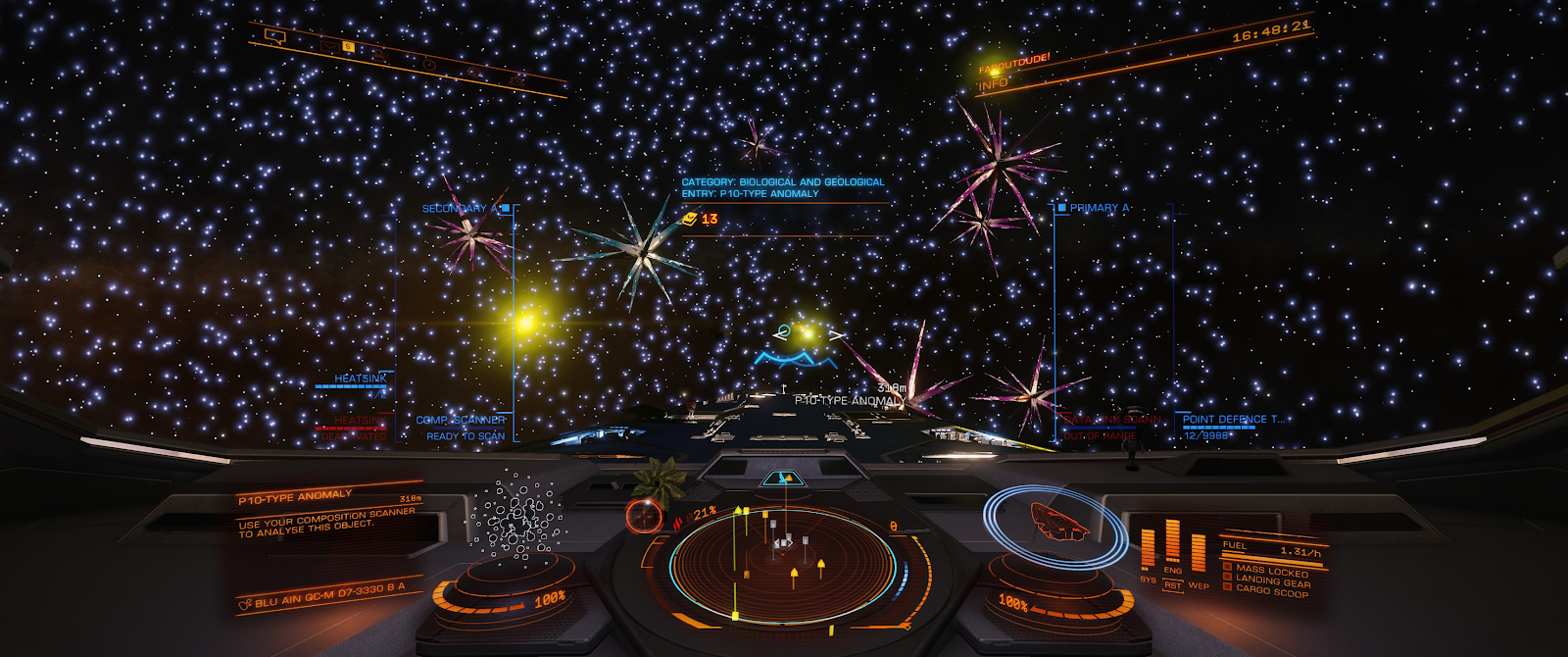Image resolution: width=1568 pixels, height=657 pixels.
Task: Switch to the friends and wings tab
Action: [x=379, y=55]
